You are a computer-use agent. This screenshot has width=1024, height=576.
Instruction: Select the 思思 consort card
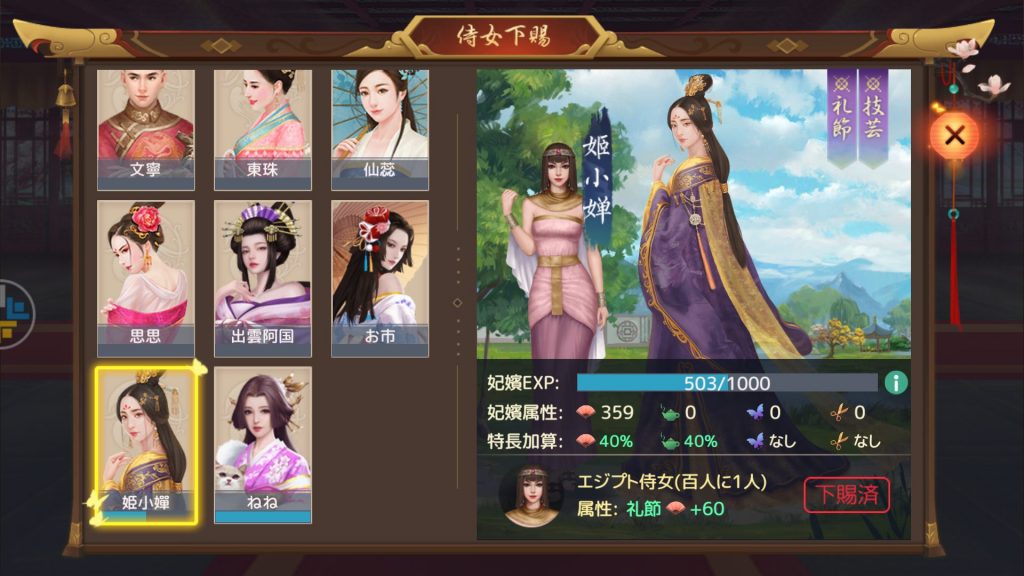point(146,277)
